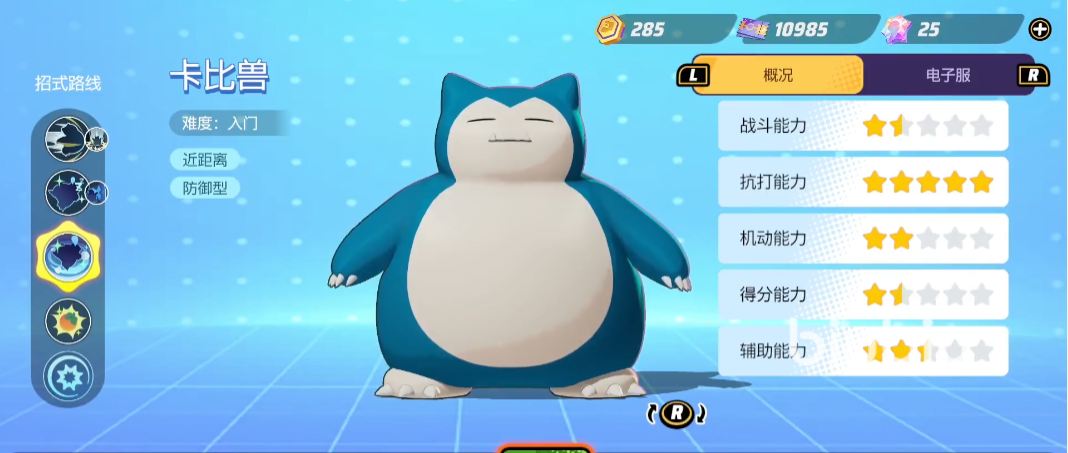Open the 电子服 holowear tab
The height and width of the screenshot is (453, 1068).
948,75
